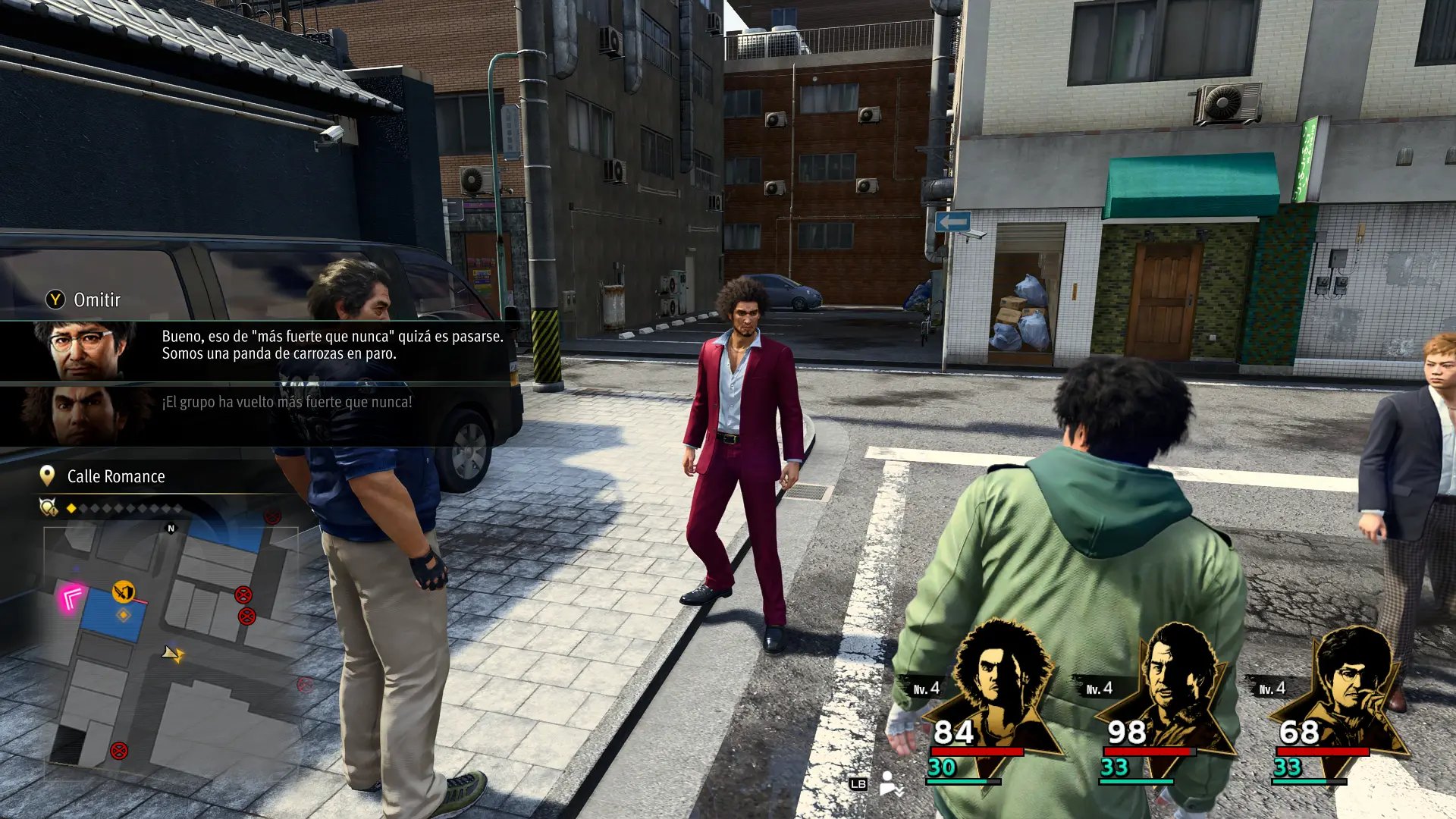Click the glasses-wearing speaker's dialogue portrait

point(83,351)
